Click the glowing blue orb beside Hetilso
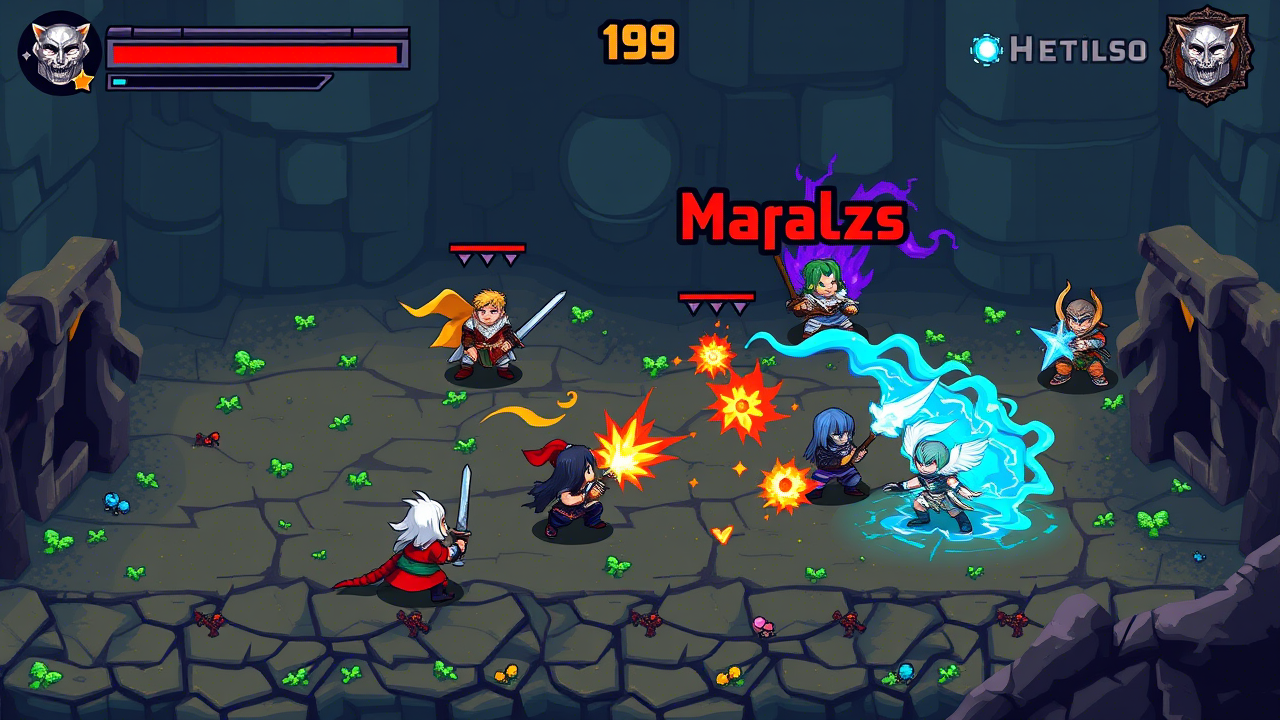 click(x=986, y=49)
